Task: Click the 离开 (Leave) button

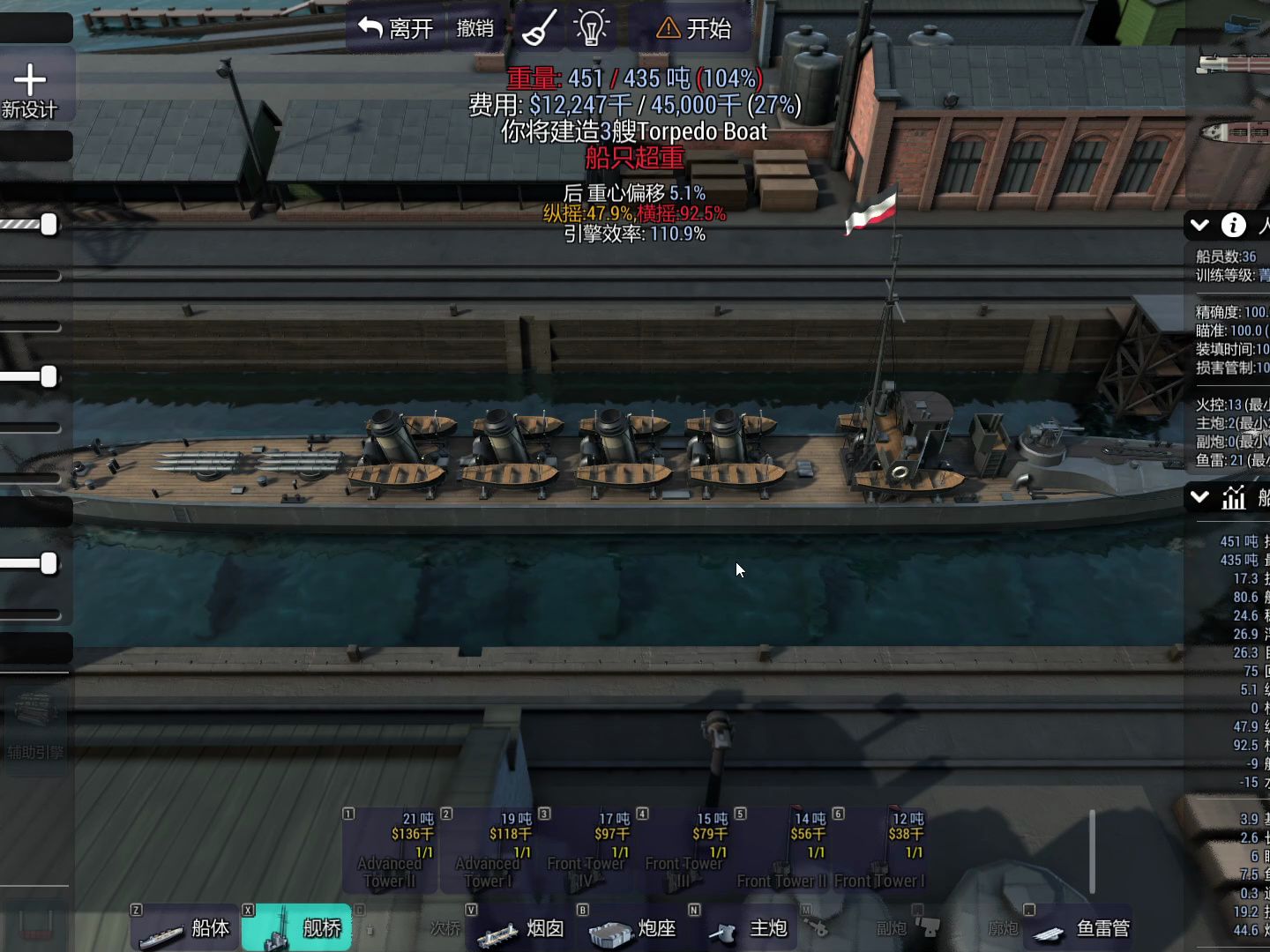Action: [x=396, y=29]
